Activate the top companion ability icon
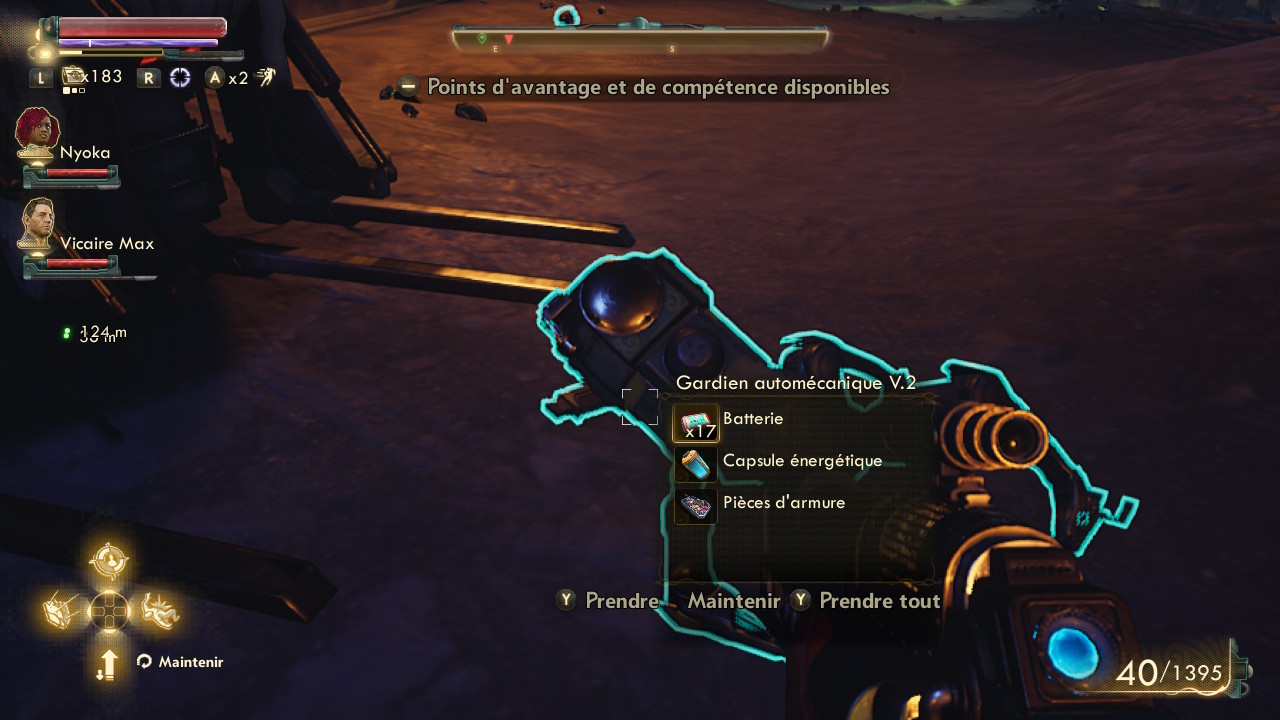The image size is (1280, 720). pyautogui.click(x=108, y=561)
